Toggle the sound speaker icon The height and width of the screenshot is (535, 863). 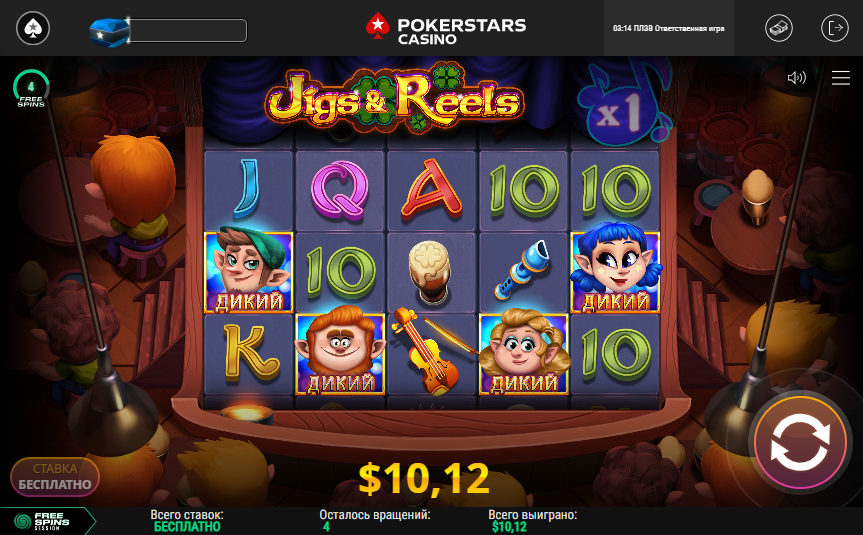(x=797, y=78)
